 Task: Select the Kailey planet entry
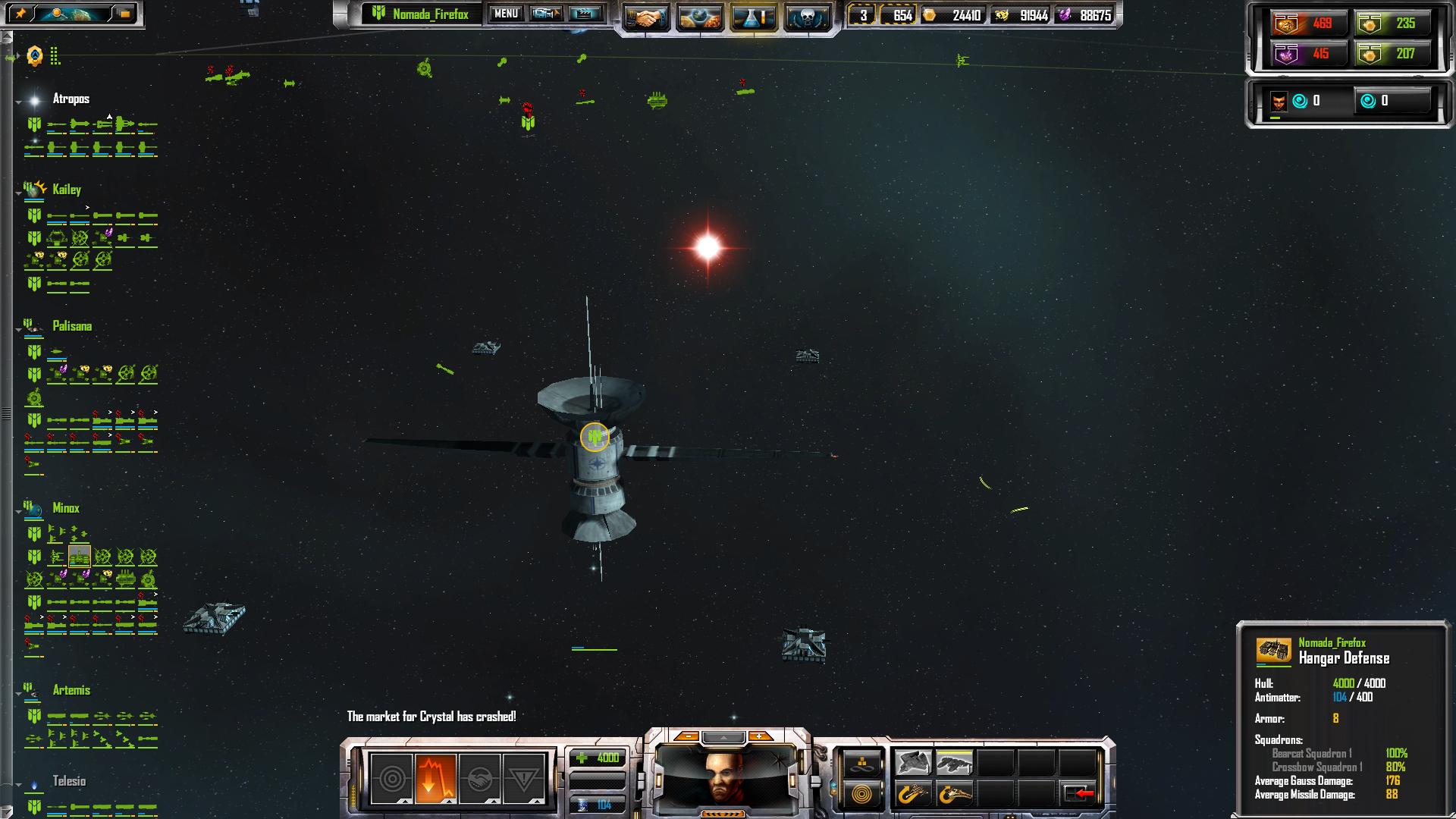67,190
